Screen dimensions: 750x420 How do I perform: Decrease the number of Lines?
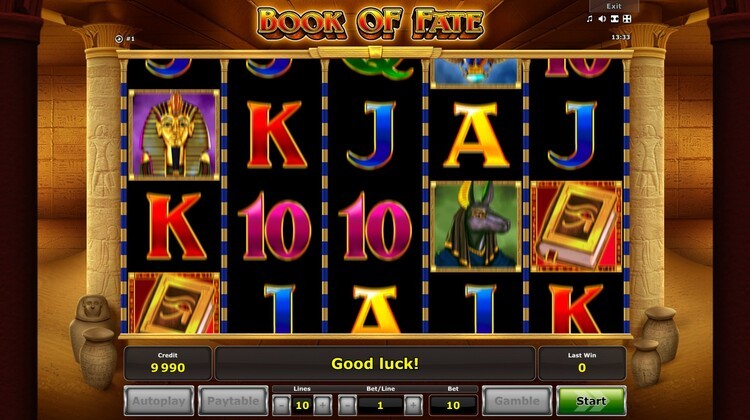[282, 405]
